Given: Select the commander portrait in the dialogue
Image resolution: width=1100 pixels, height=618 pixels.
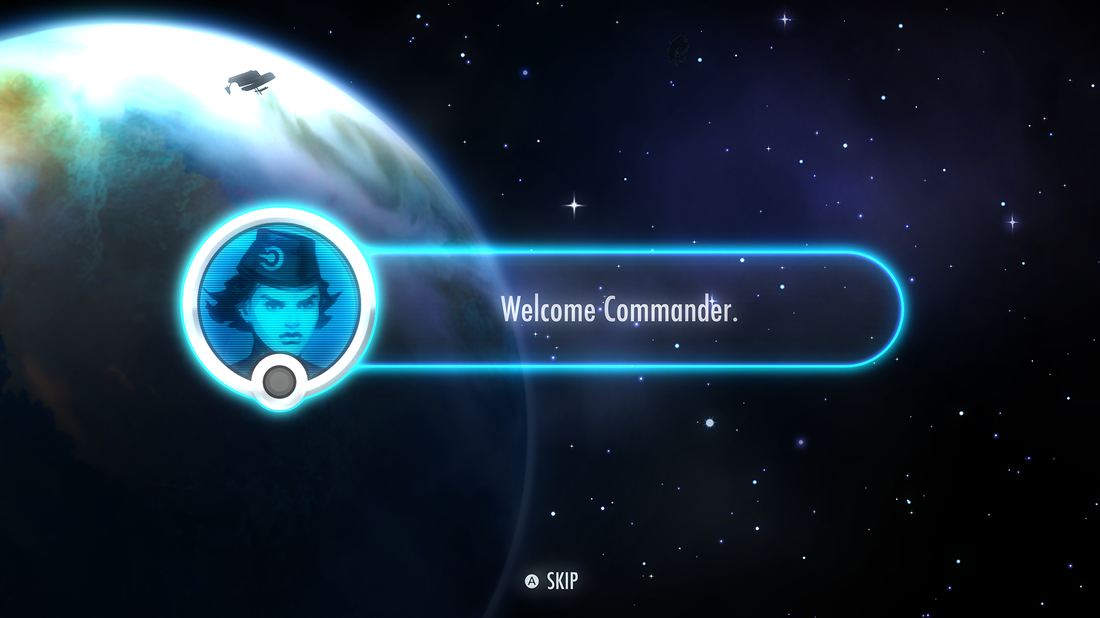Looking at the screenshot, I should point(279,299).
